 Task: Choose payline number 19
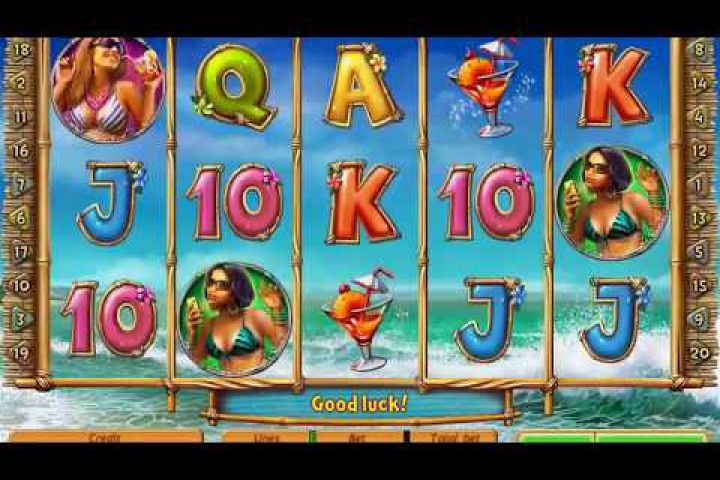click(x=20, y=351)
